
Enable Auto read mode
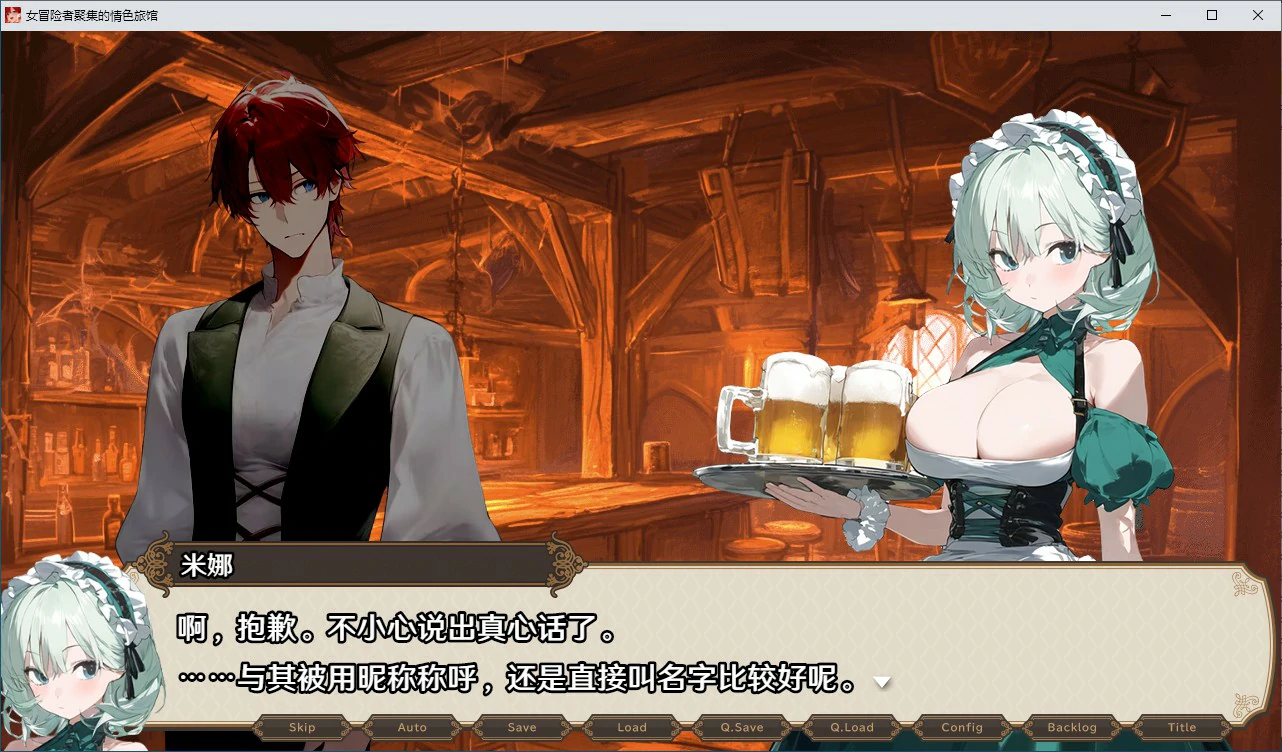click(411, 727)
